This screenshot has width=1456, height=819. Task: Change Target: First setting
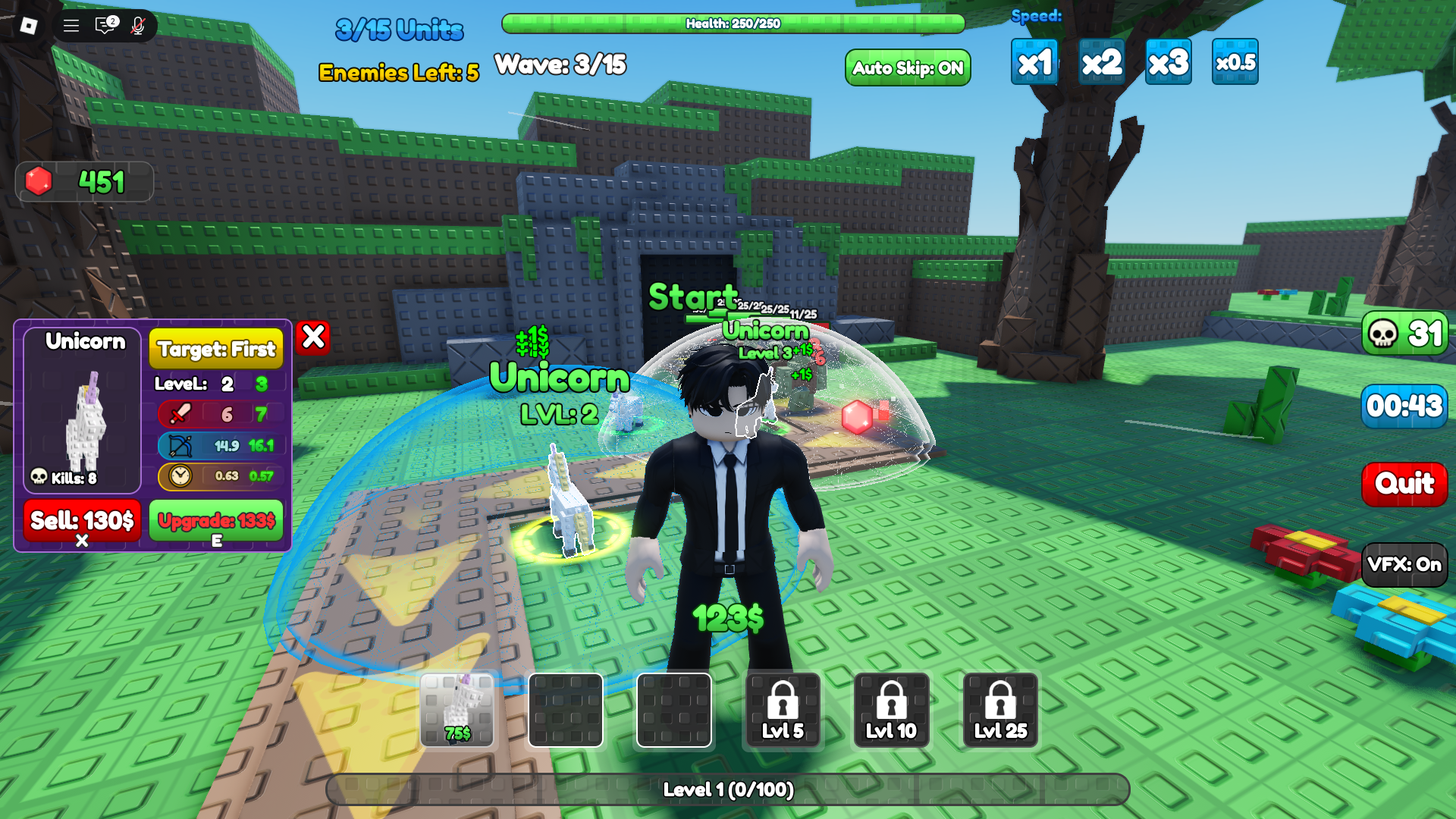(215, 350)
